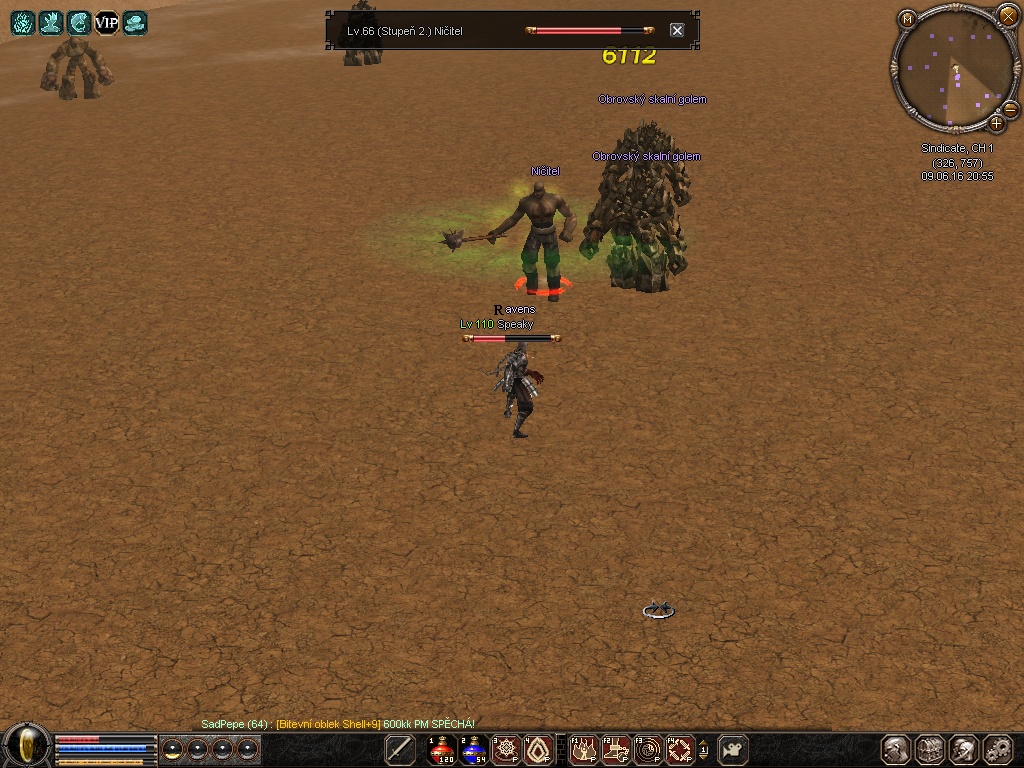Open the inventory chest button
Viewport: 1024px width, 768px height.
pyautogui.click(x=930, y=750)
